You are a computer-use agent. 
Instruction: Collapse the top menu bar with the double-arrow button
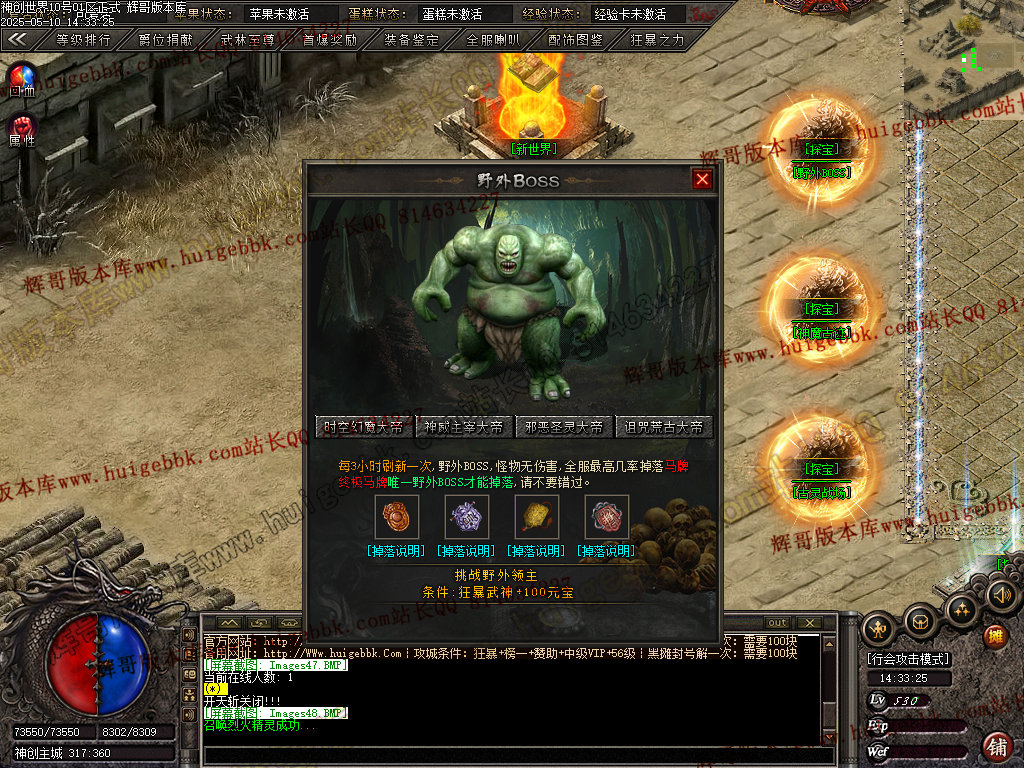coord(18,40)
